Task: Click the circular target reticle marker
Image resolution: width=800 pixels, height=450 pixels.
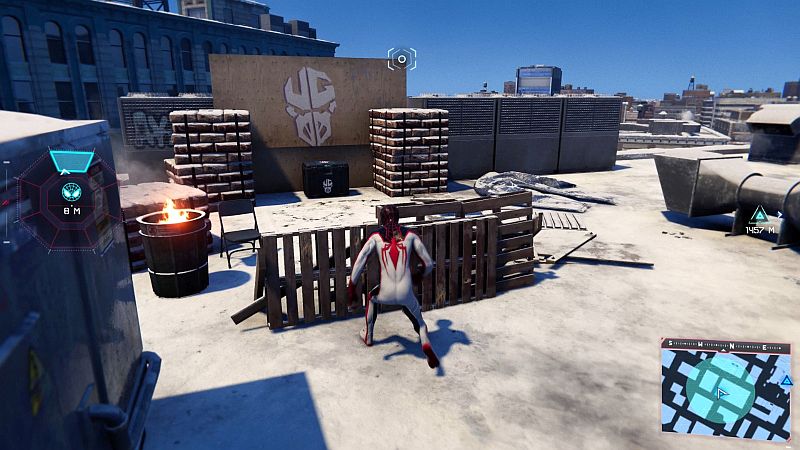Action: coord(402,59)
